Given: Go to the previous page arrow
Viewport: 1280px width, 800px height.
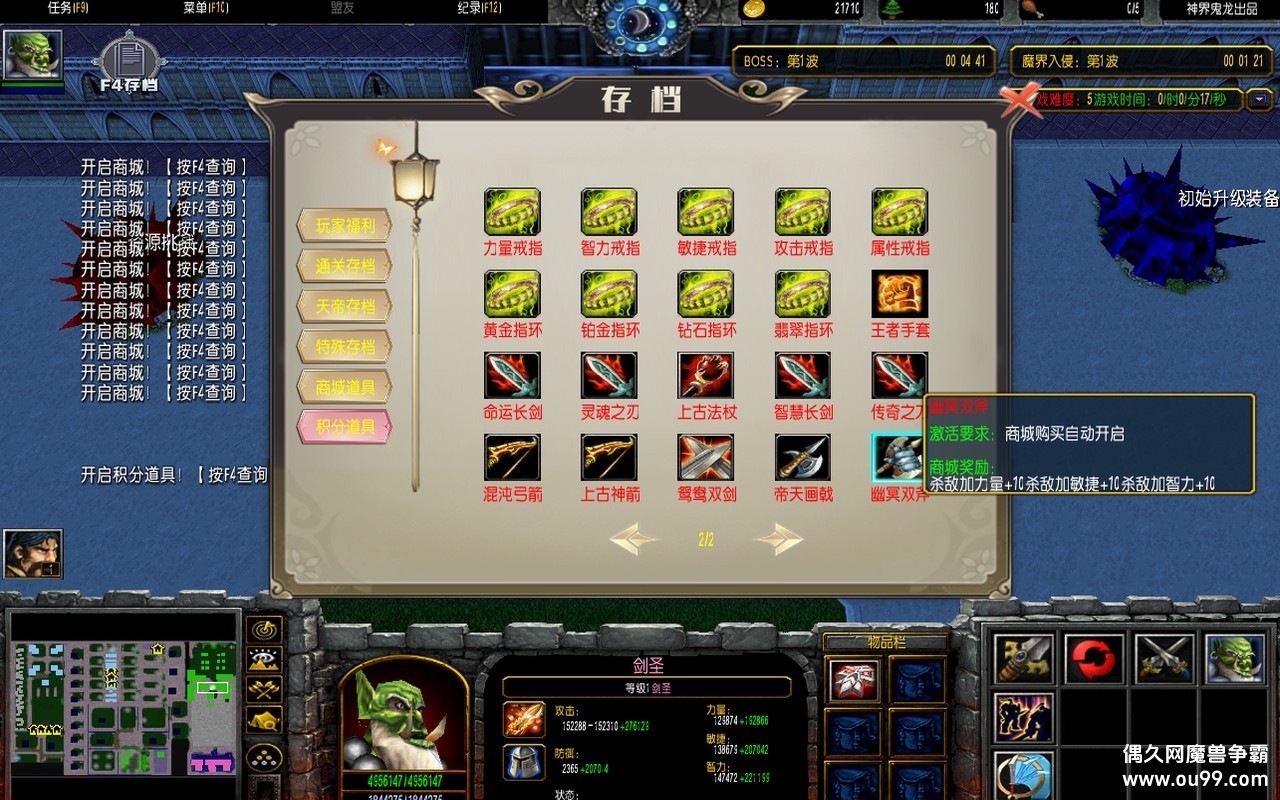Looking at the screenshot, I should (x=634, y=540).
